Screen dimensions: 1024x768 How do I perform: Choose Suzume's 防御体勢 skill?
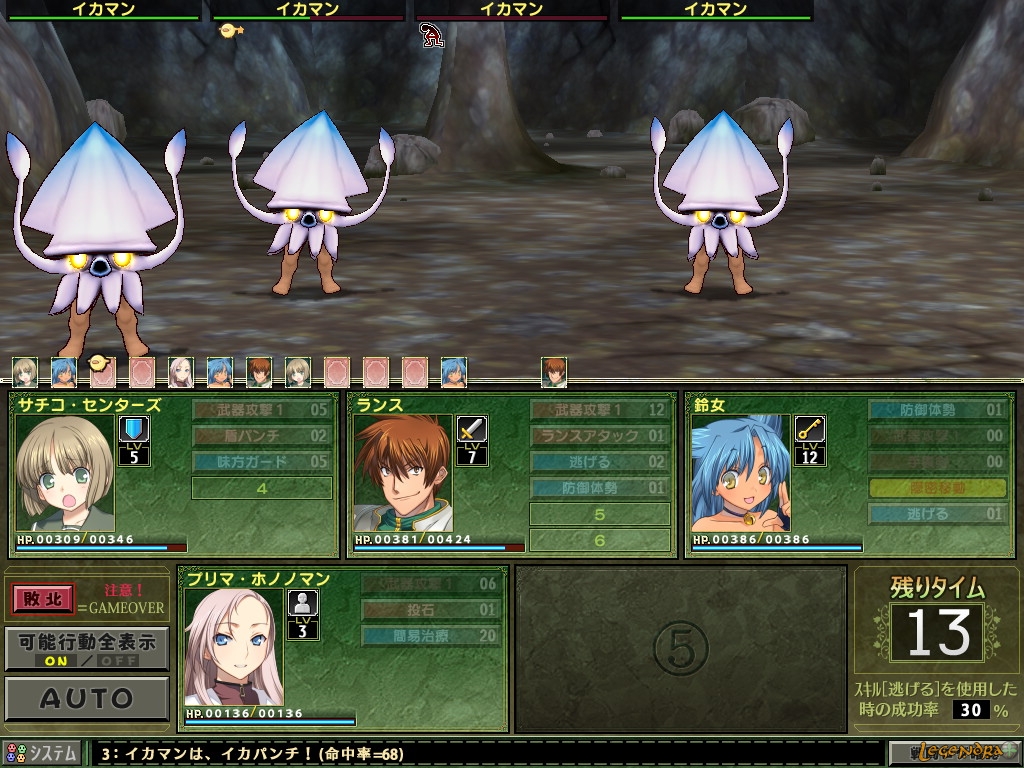(x=937, y=409)
